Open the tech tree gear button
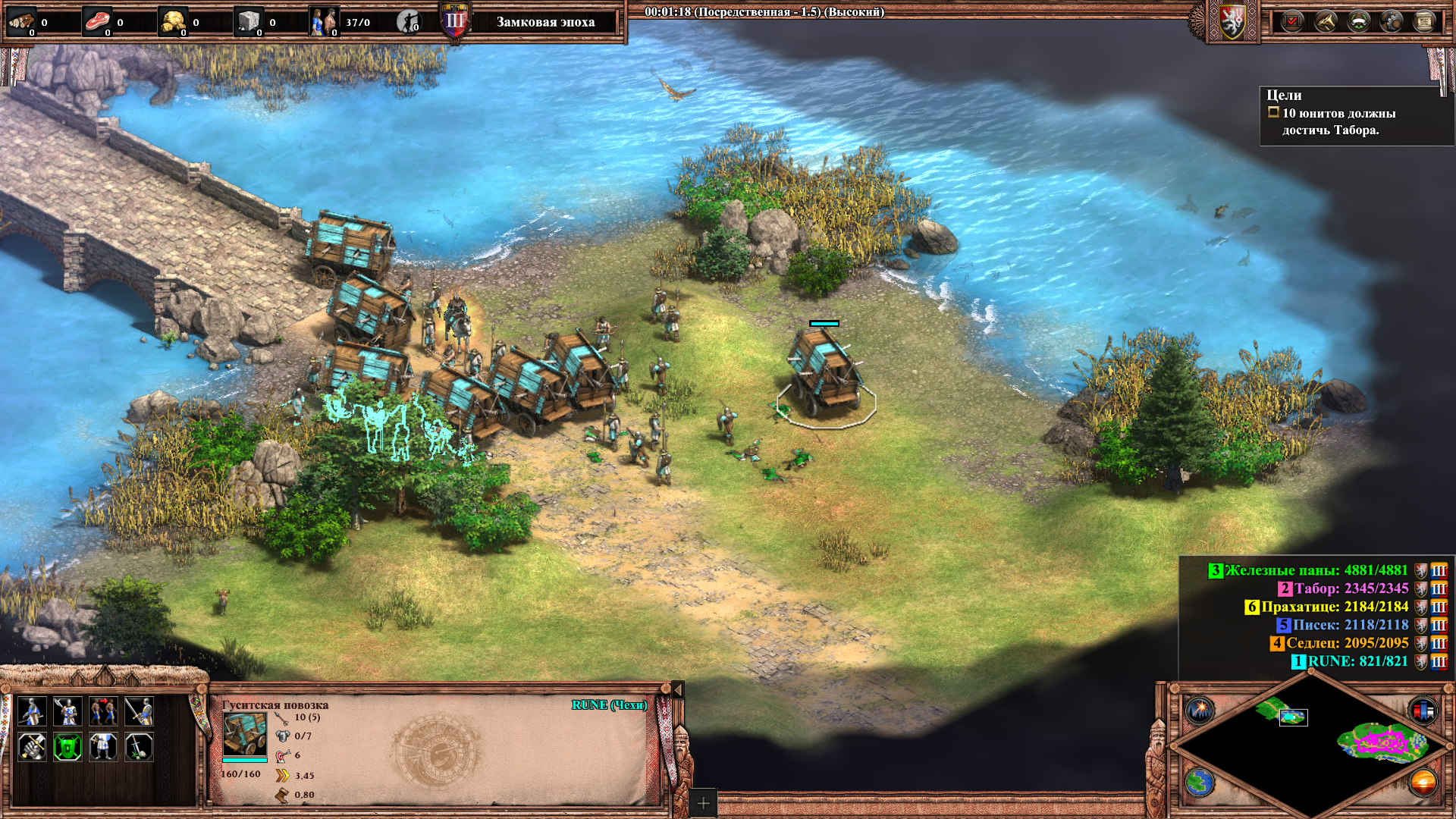 pos(1392,21)
